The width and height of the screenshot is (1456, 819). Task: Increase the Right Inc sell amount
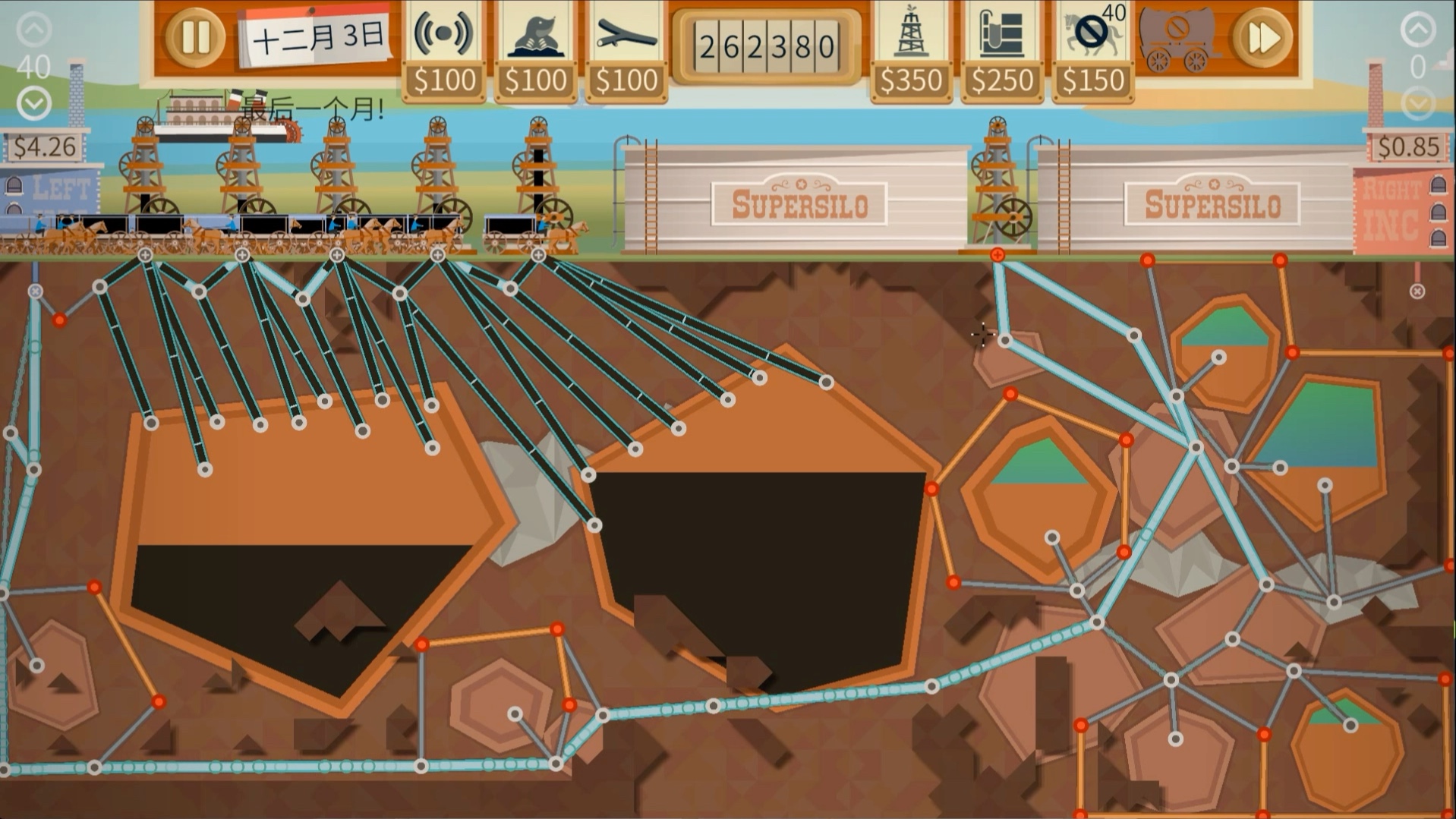tap(1417, 30)
